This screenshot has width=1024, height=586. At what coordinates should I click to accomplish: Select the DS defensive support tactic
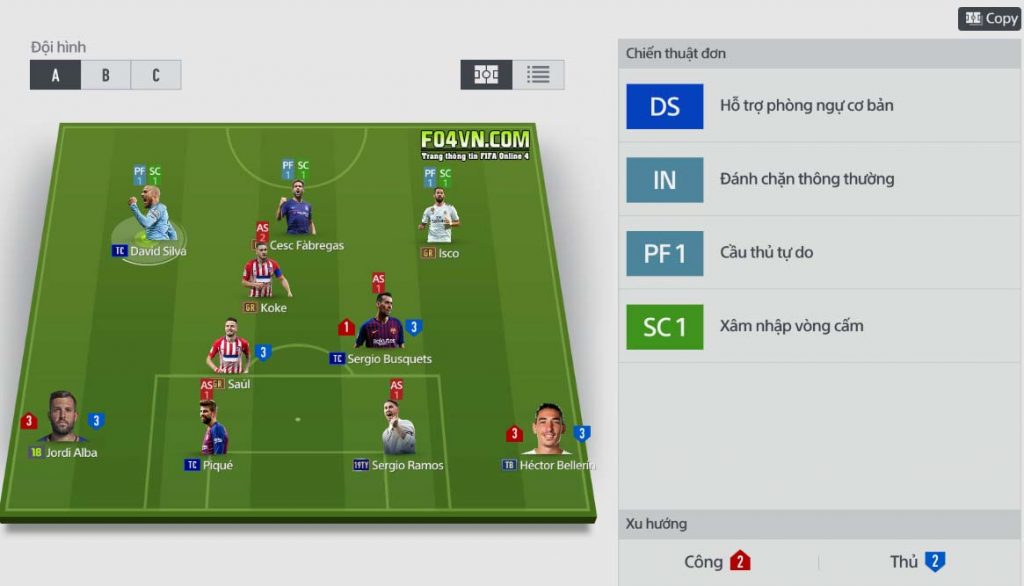[664, 106]
